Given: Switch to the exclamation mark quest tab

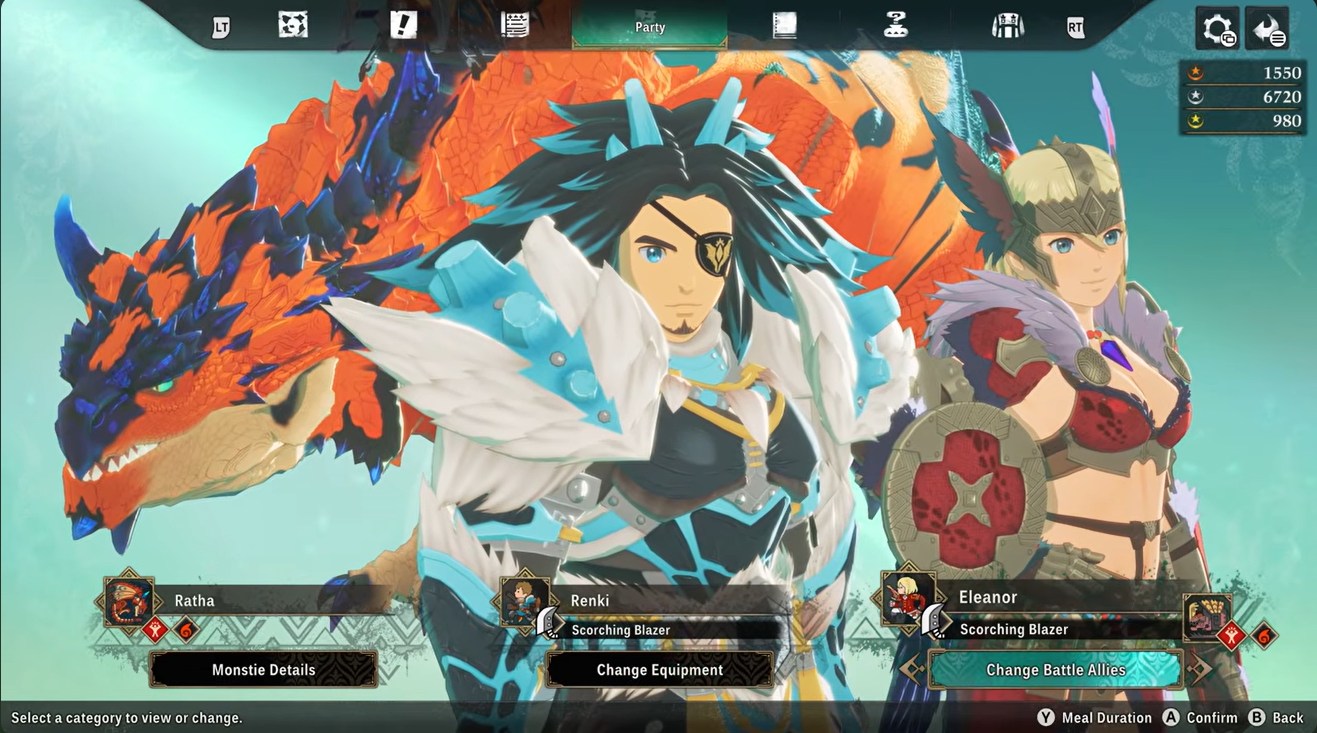Looking at the screenshot, I should (x=403, y=26).
